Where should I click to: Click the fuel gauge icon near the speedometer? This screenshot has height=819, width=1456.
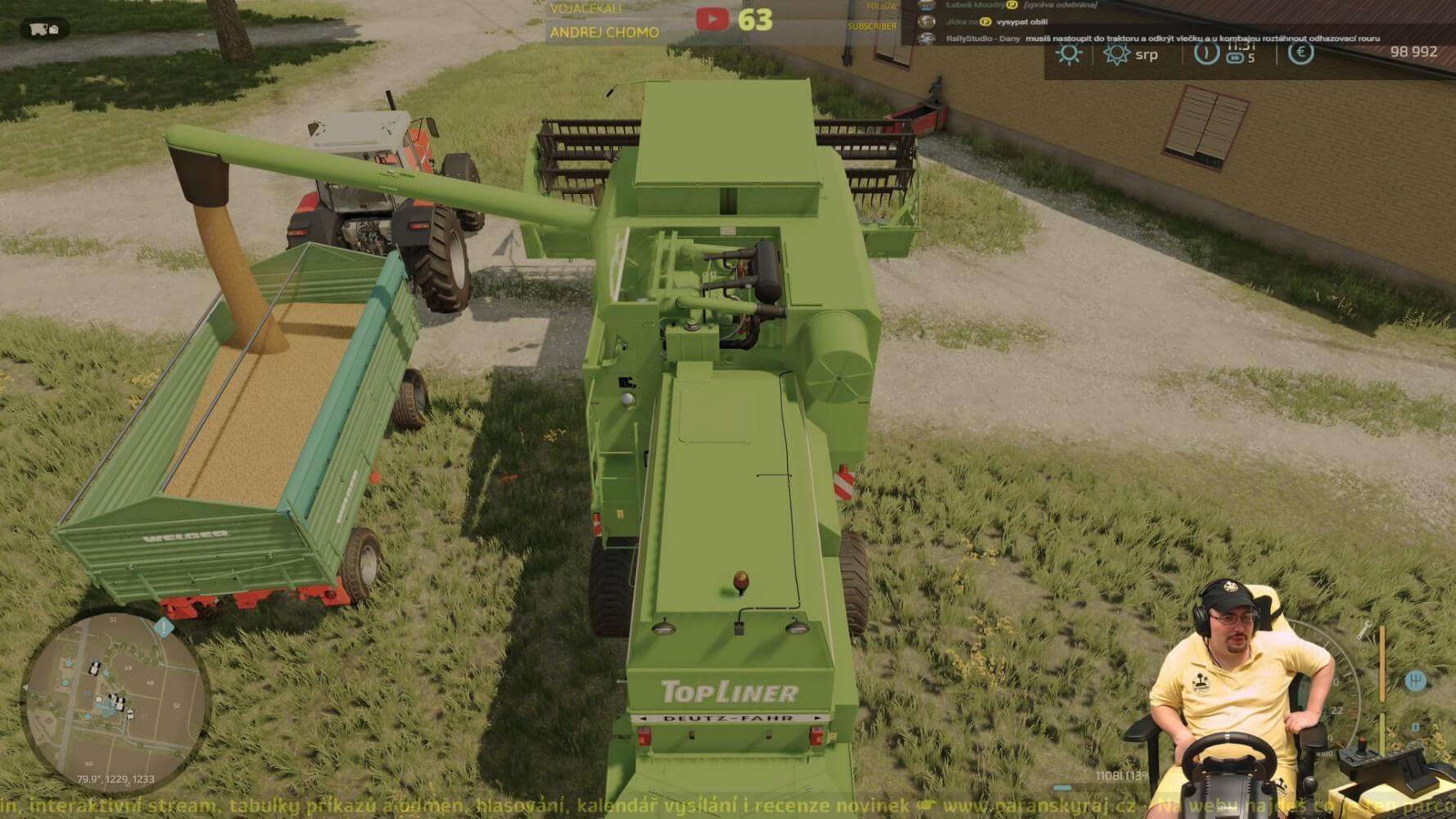(x=1382, y=663)
